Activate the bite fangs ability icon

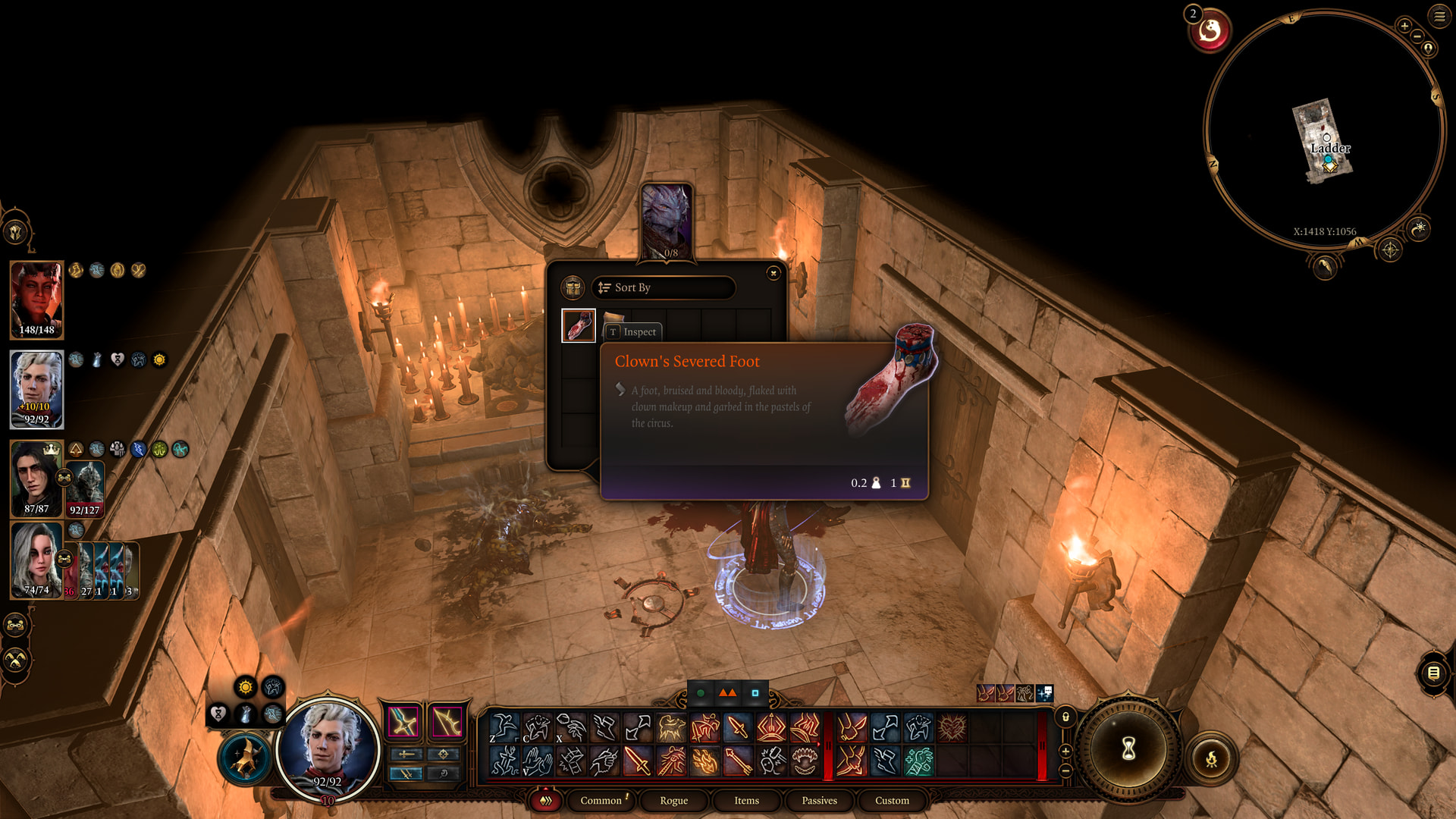[x=805, y=761]
